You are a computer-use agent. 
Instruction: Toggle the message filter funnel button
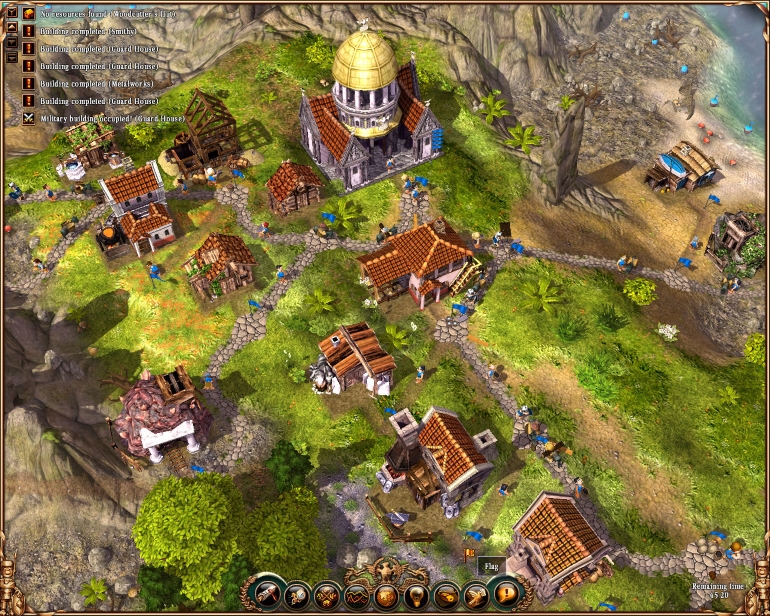click(11, 14)
